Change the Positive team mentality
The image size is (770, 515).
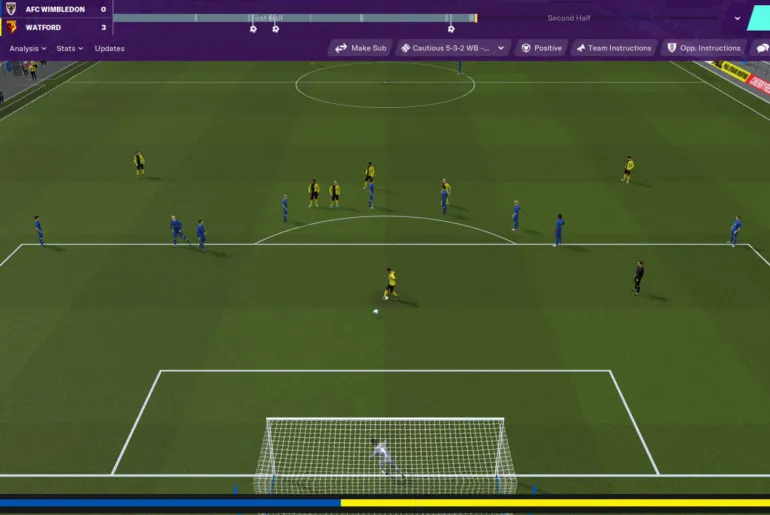tap(541, 48)
